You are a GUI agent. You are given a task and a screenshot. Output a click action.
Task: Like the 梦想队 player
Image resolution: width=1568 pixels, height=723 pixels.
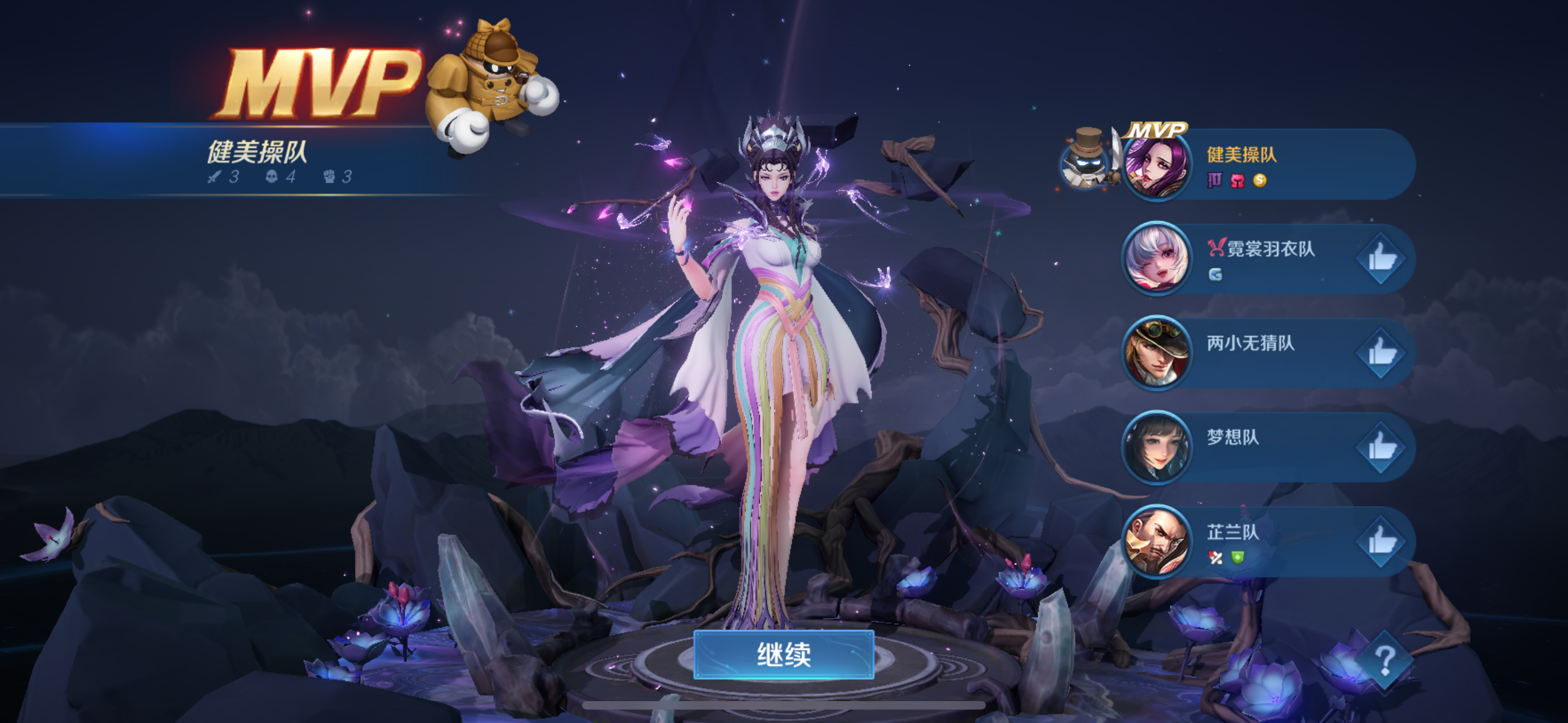point(1381,448)
